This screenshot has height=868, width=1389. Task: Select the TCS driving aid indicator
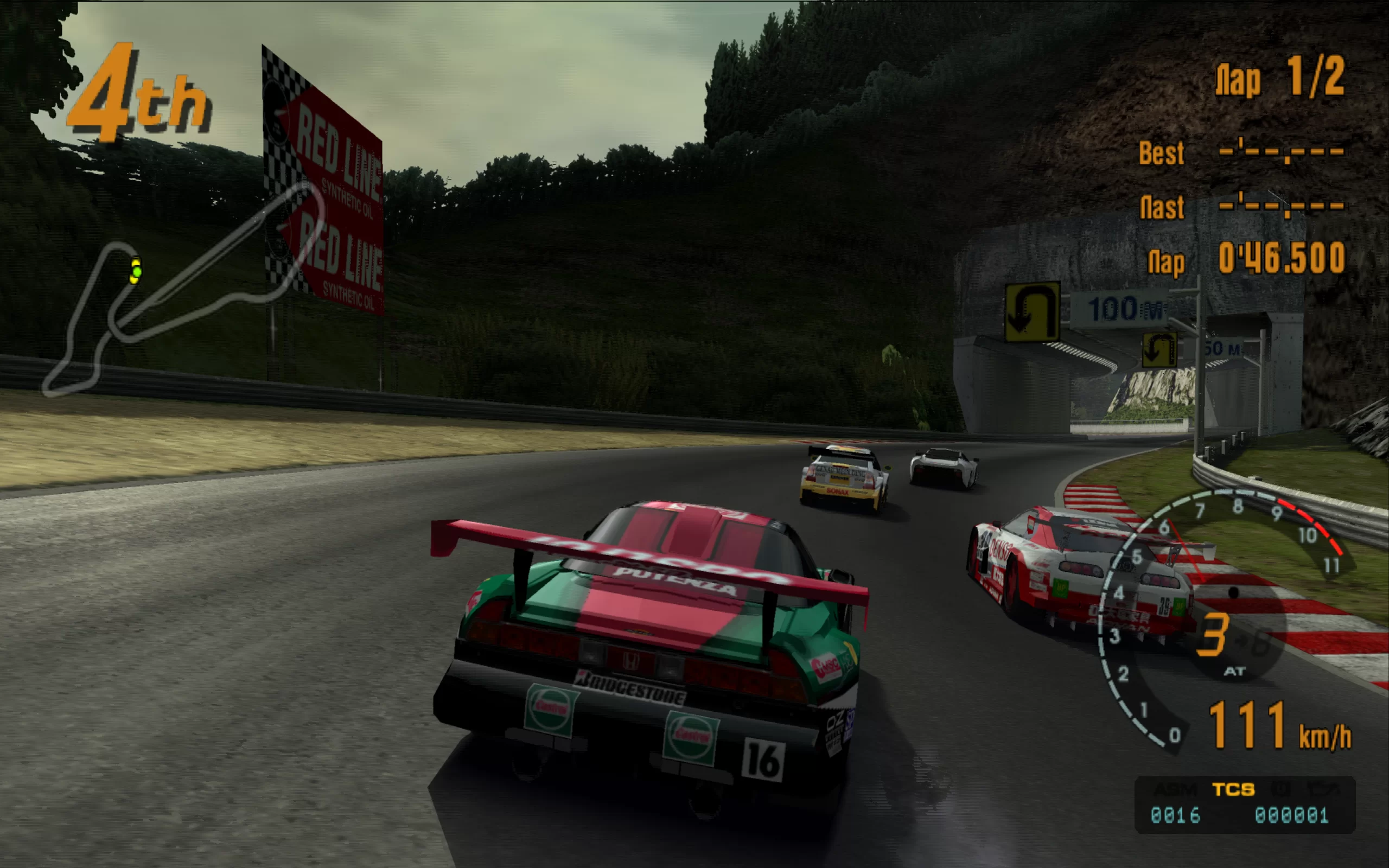pyautogui.click(x=1233, y=790)
